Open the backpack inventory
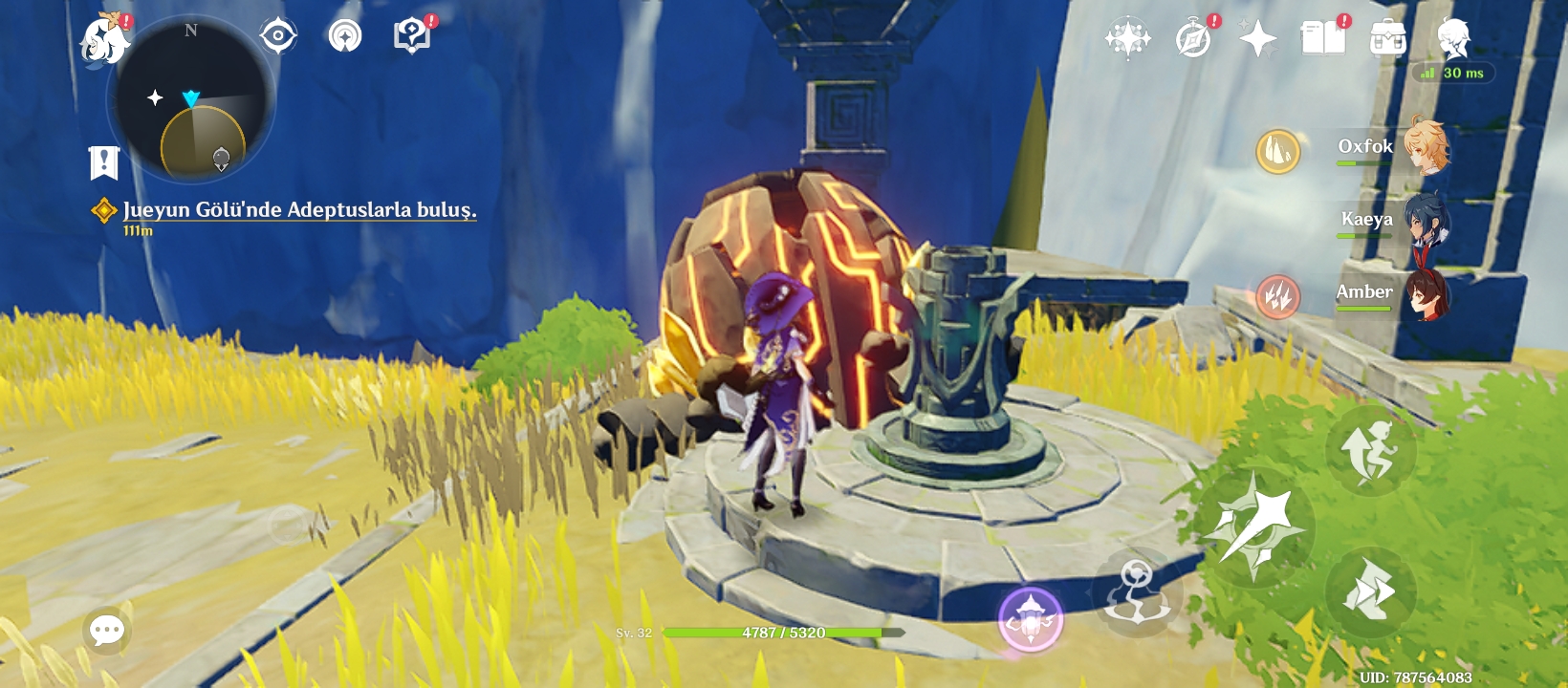The image size is (1568, 688). point(1388,39)
